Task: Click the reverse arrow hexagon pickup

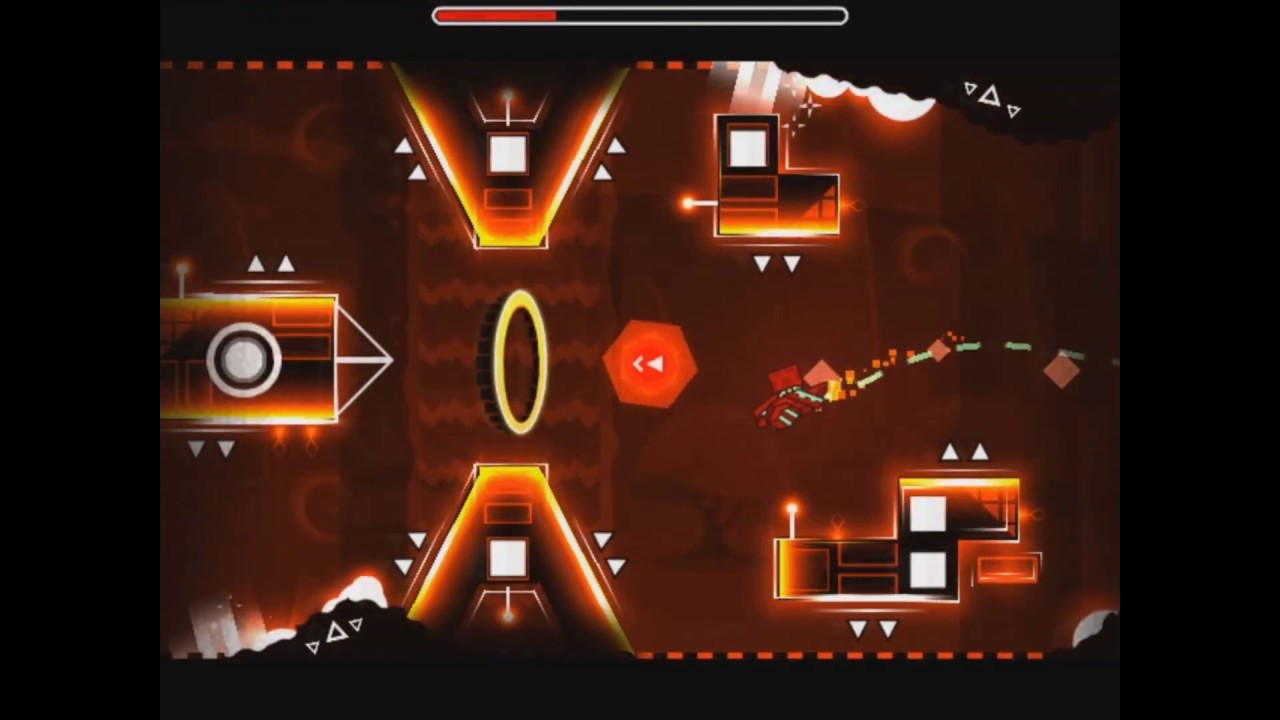Action: click(x=648, y=363)
